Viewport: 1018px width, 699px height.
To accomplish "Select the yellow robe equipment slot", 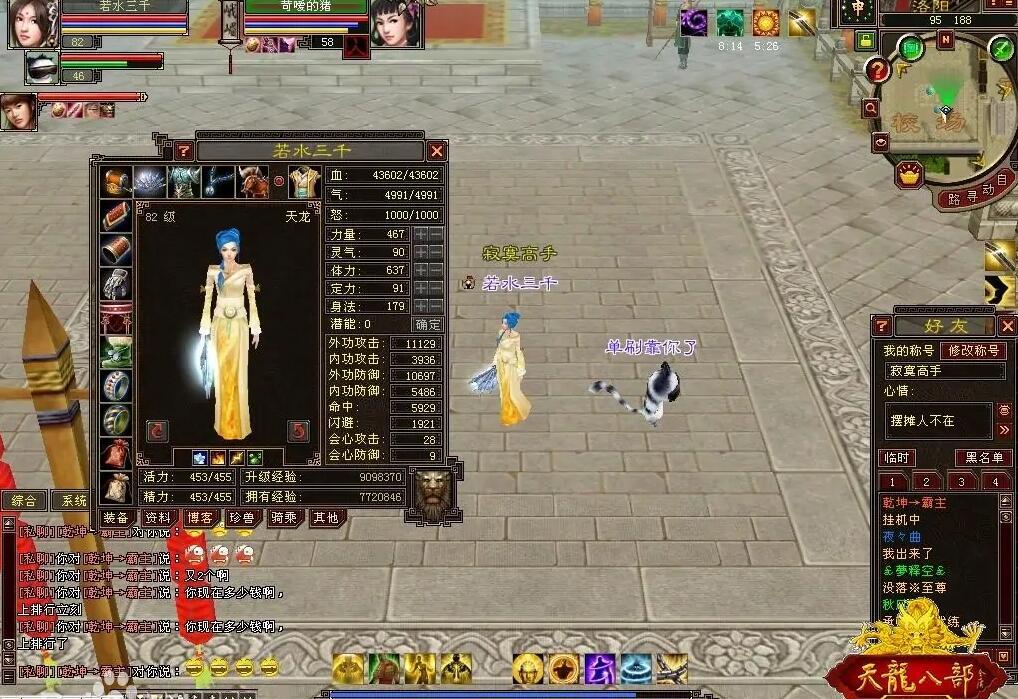I will click(304, 183).
